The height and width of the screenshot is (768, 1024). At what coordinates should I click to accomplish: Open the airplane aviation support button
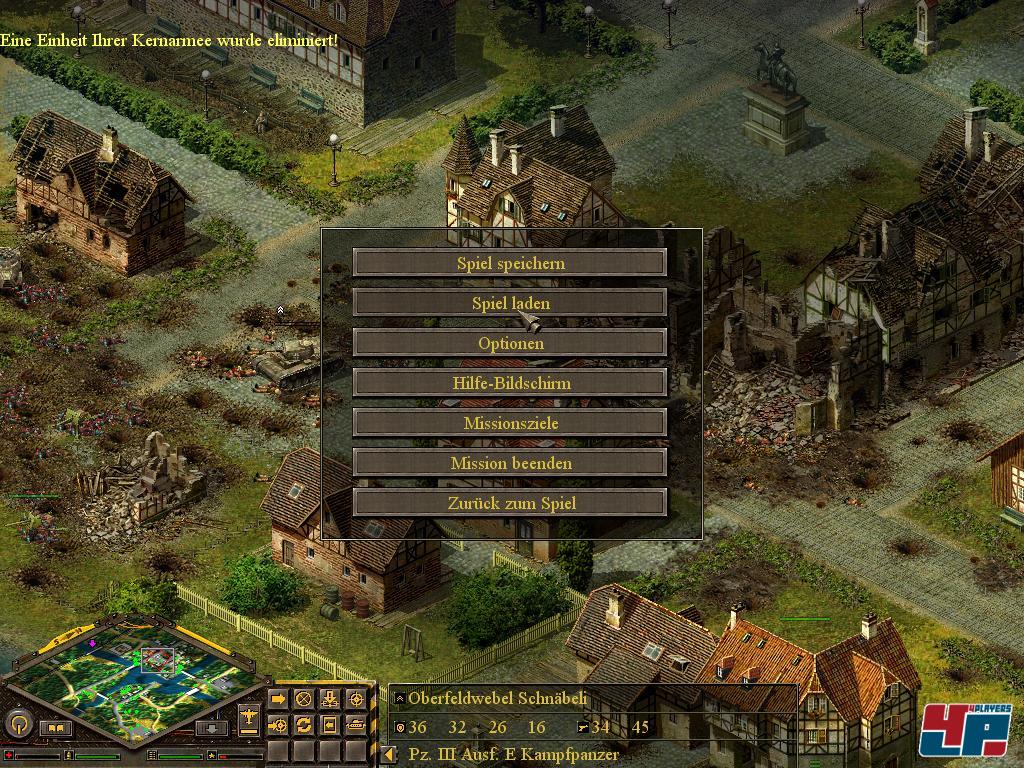click(248, 718)
